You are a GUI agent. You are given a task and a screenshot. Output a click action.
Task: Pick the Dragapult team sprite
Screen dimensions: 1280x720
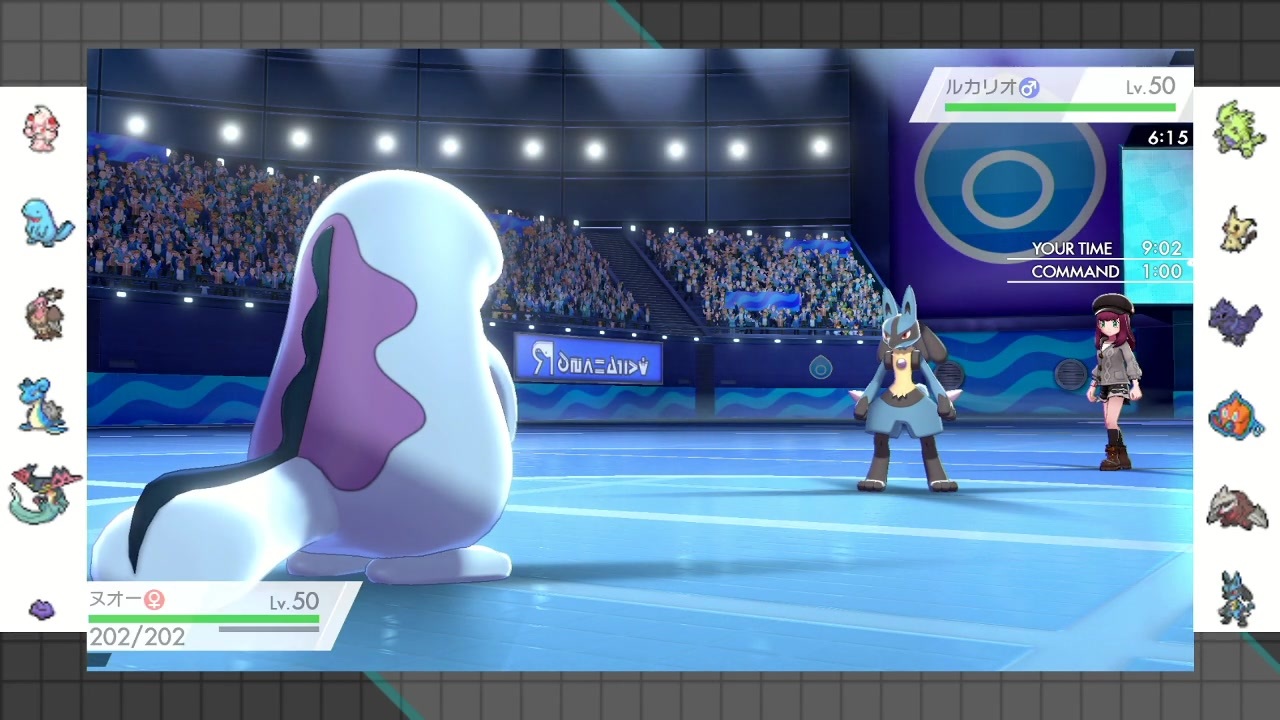click(x=43, y=492)
